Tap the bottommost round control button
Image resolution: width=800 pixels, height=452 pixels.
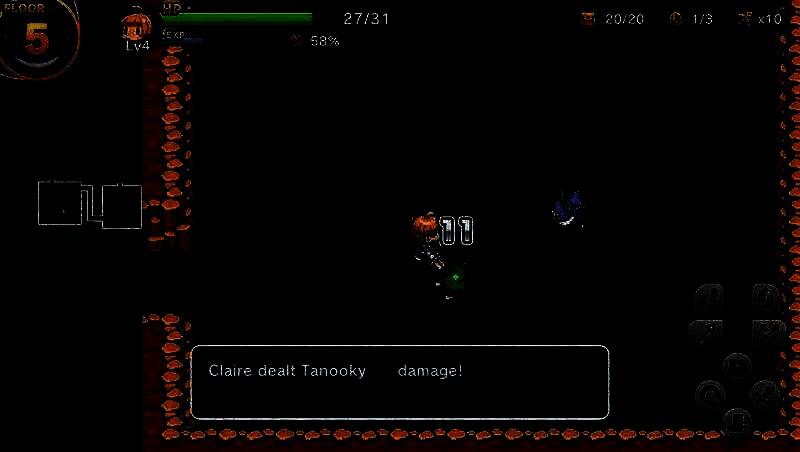[x=736, y=420]
